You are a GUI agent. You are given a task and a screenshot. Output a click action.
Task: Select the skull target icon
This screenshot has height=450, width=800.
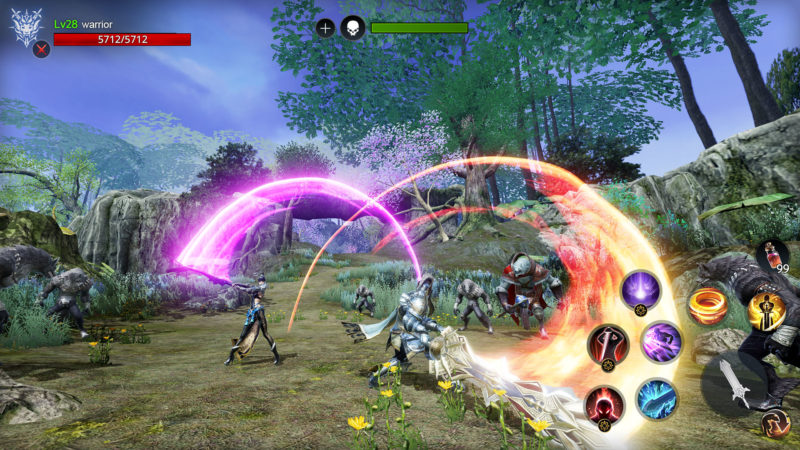point(352,28)
